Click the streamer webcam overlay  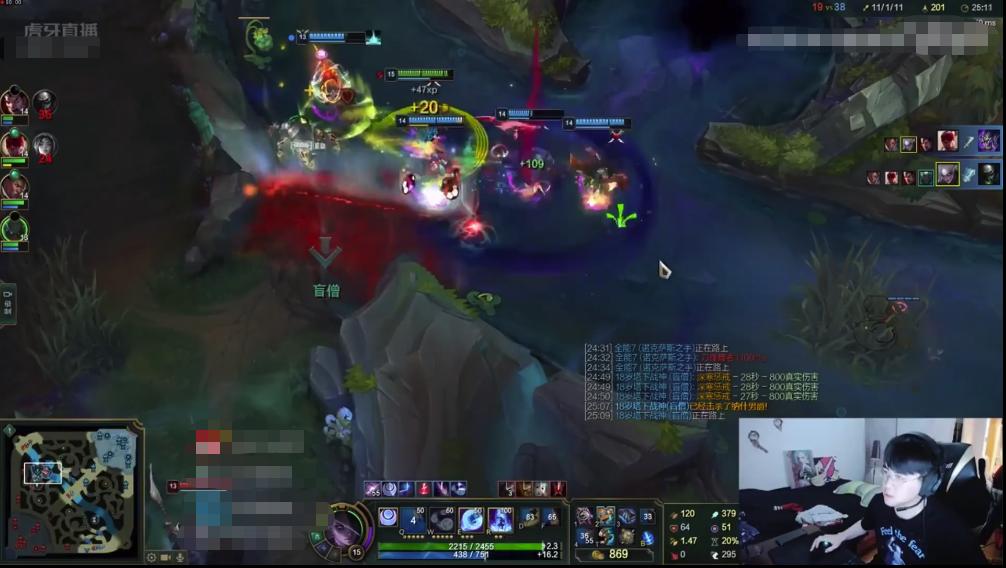(870, 490)
